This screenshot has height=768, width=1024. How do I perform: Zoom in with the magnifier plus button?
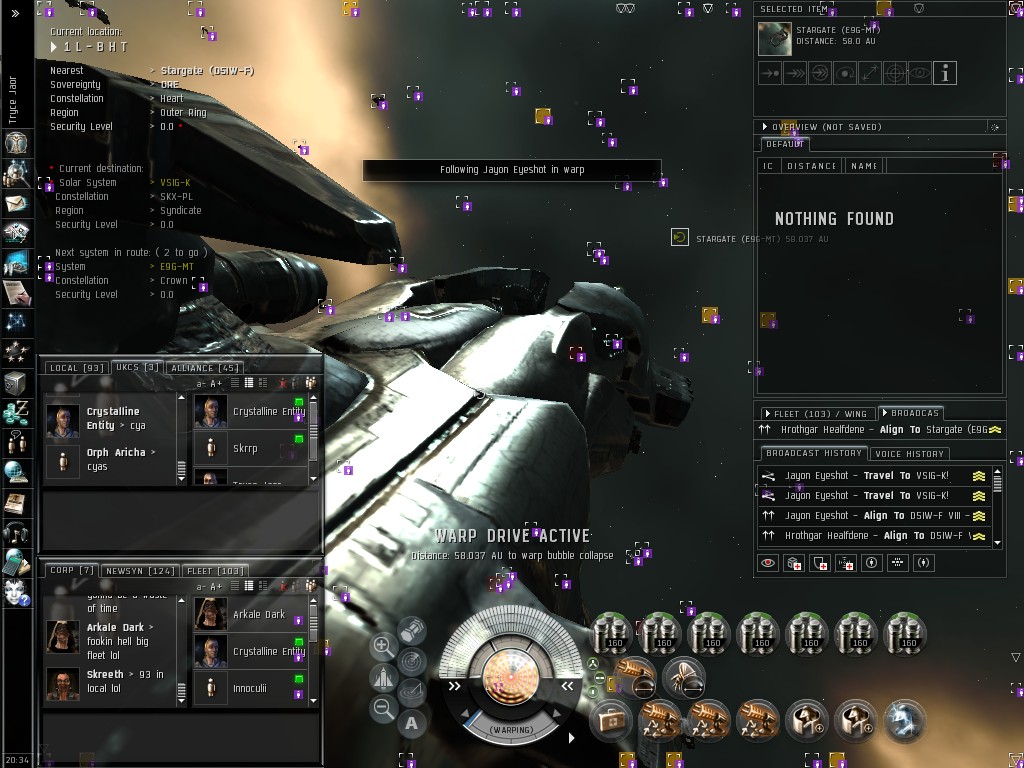(x=383, y=647)
